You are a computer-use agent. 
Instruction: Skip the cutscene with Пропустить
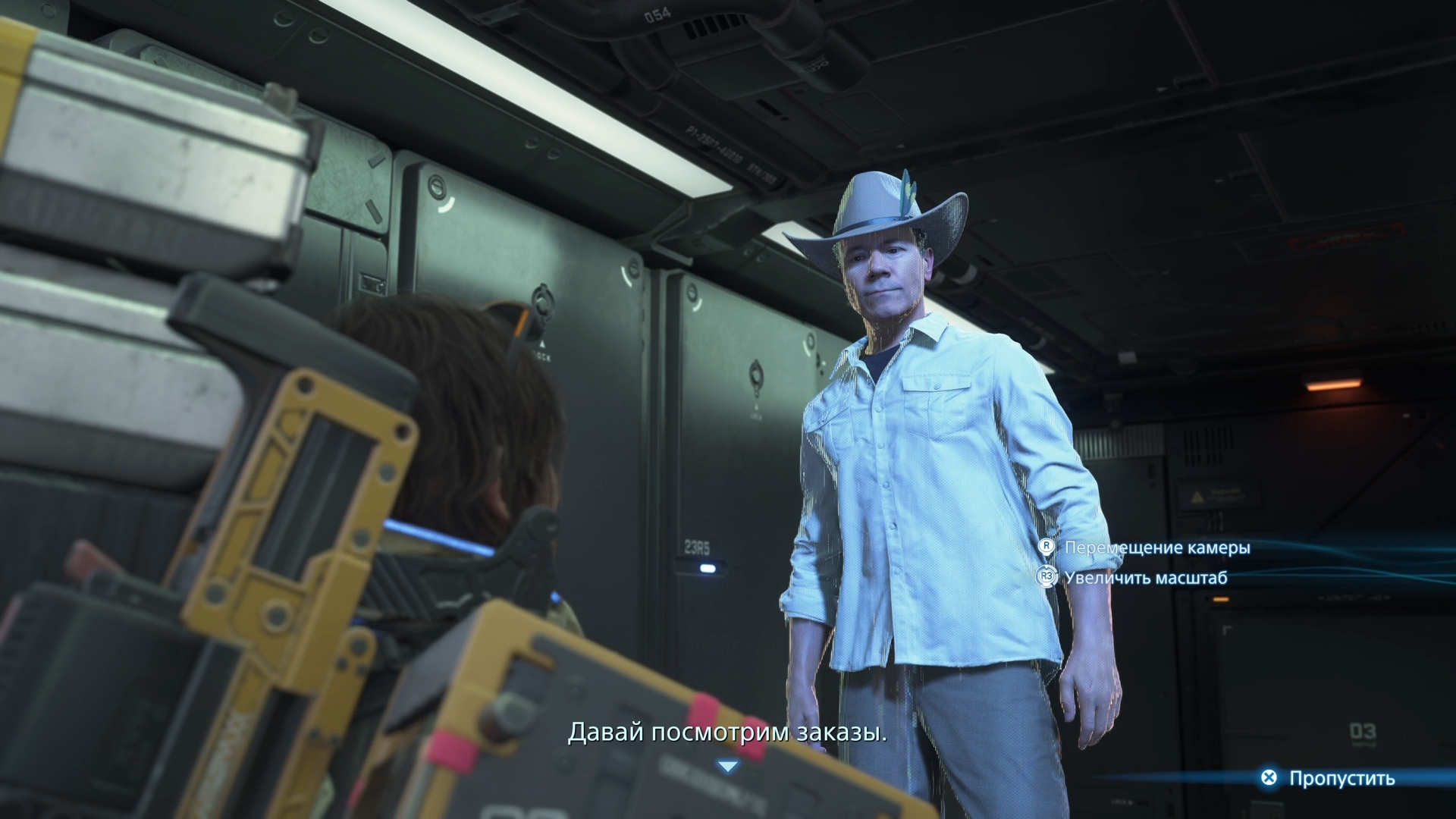pyautogui.click(x=1329, y=778)
